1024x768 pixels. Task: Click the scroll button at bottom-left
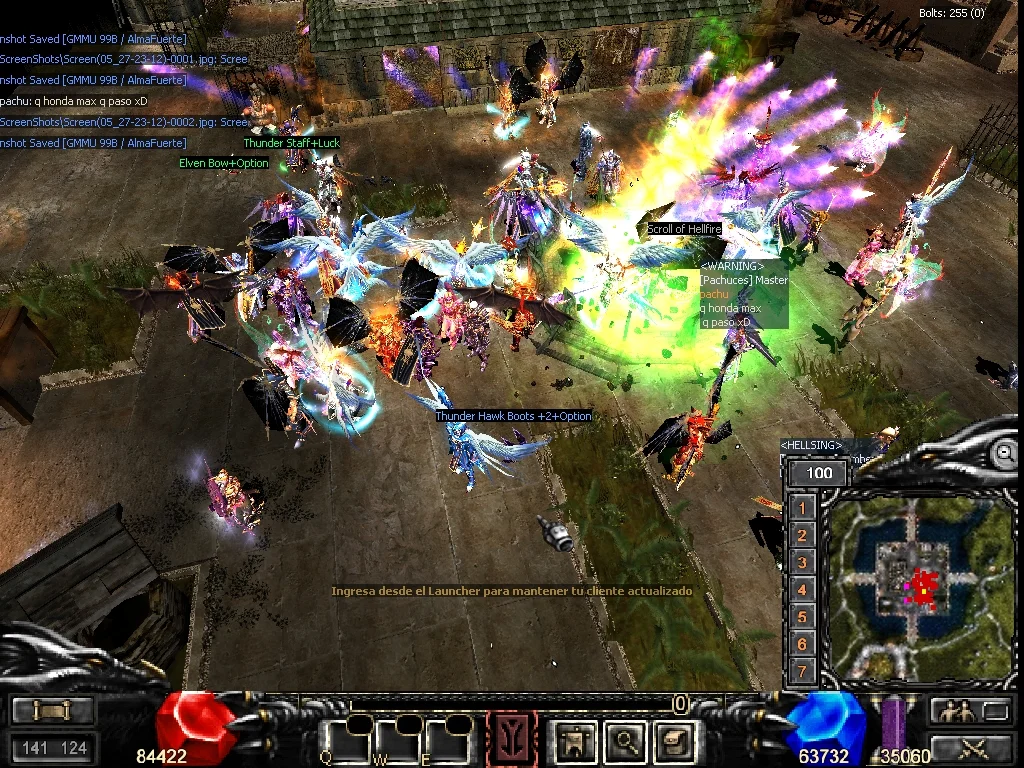(x=52, y=710)
